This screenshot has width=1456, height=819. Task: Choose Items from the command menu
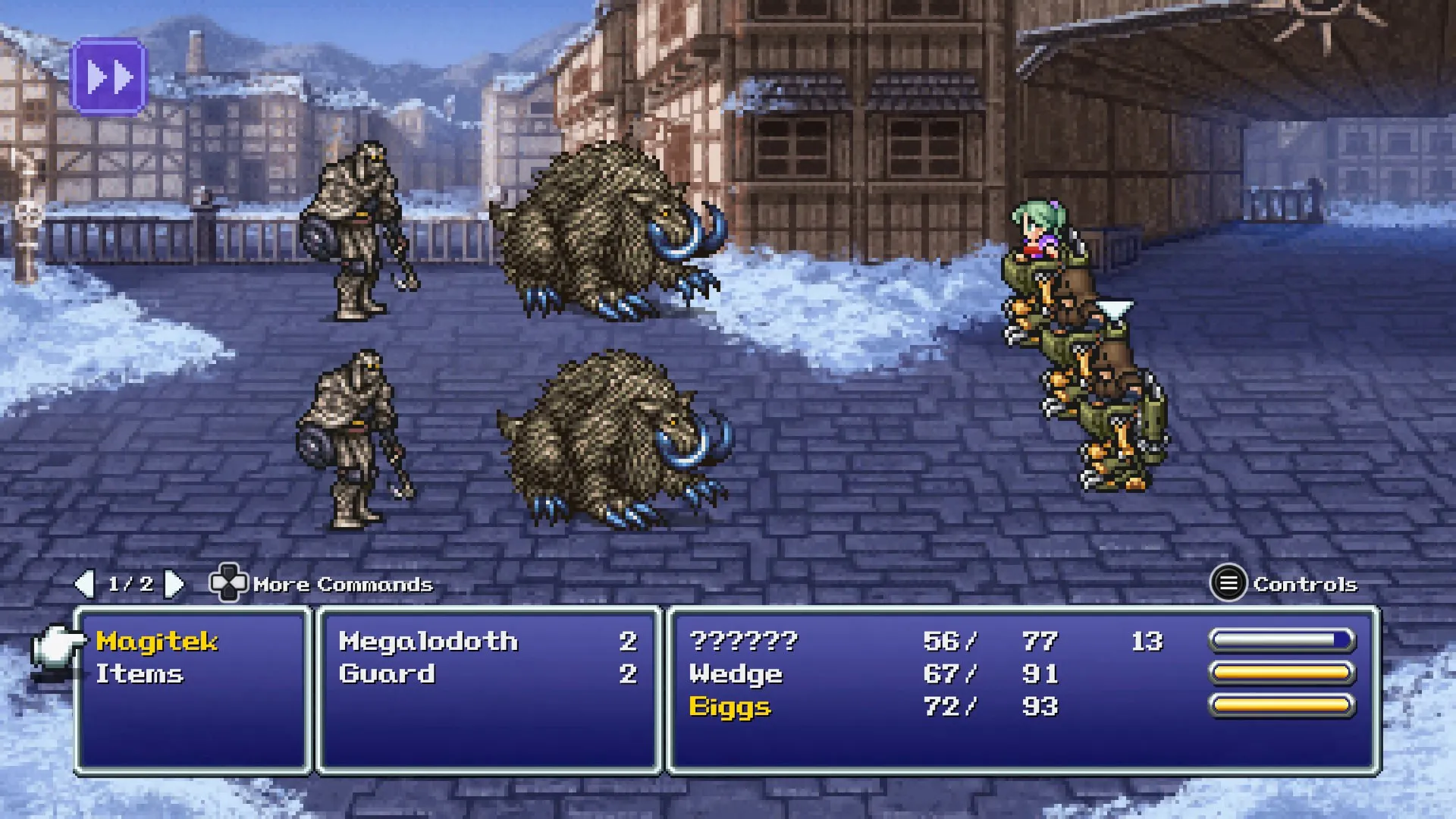click(139, 673)
